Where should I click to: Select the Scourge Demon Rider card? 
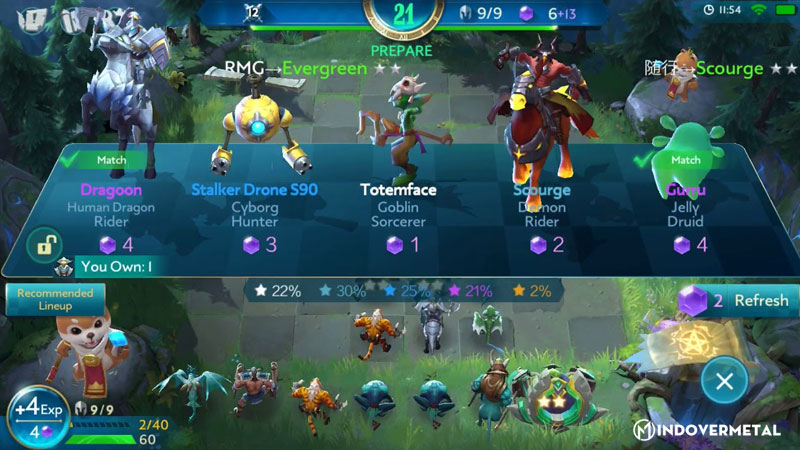click(x=542, y=208)
